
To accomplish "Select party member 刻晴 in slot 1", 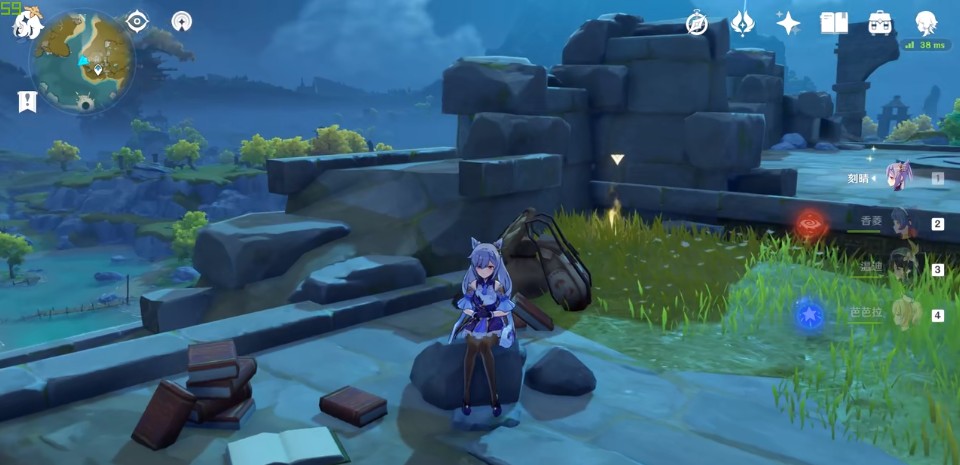I will tap(898, 178).
